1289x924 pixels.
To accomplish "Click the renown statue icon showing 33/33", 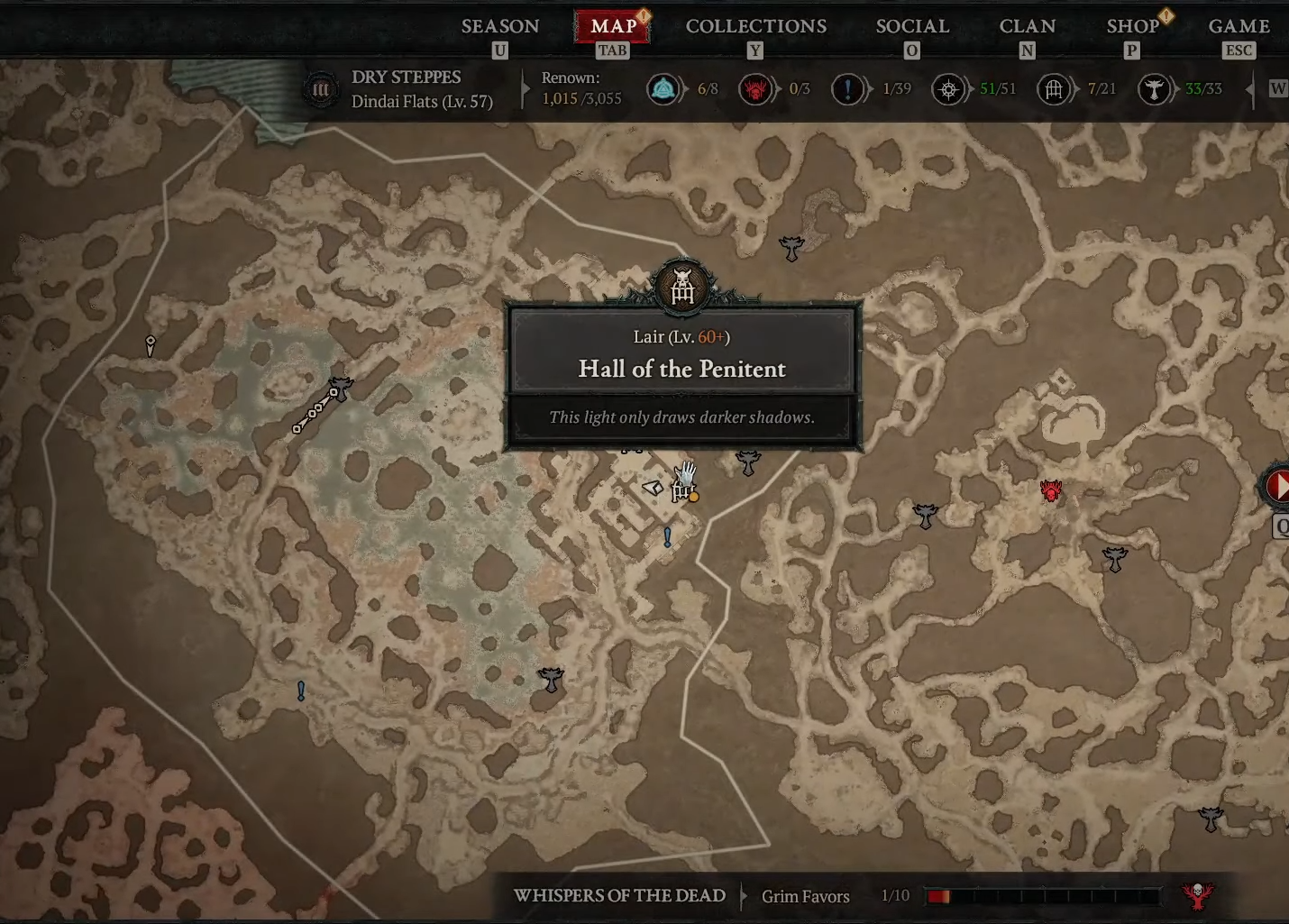I will pyautogui.click(x=1155, y=89).
